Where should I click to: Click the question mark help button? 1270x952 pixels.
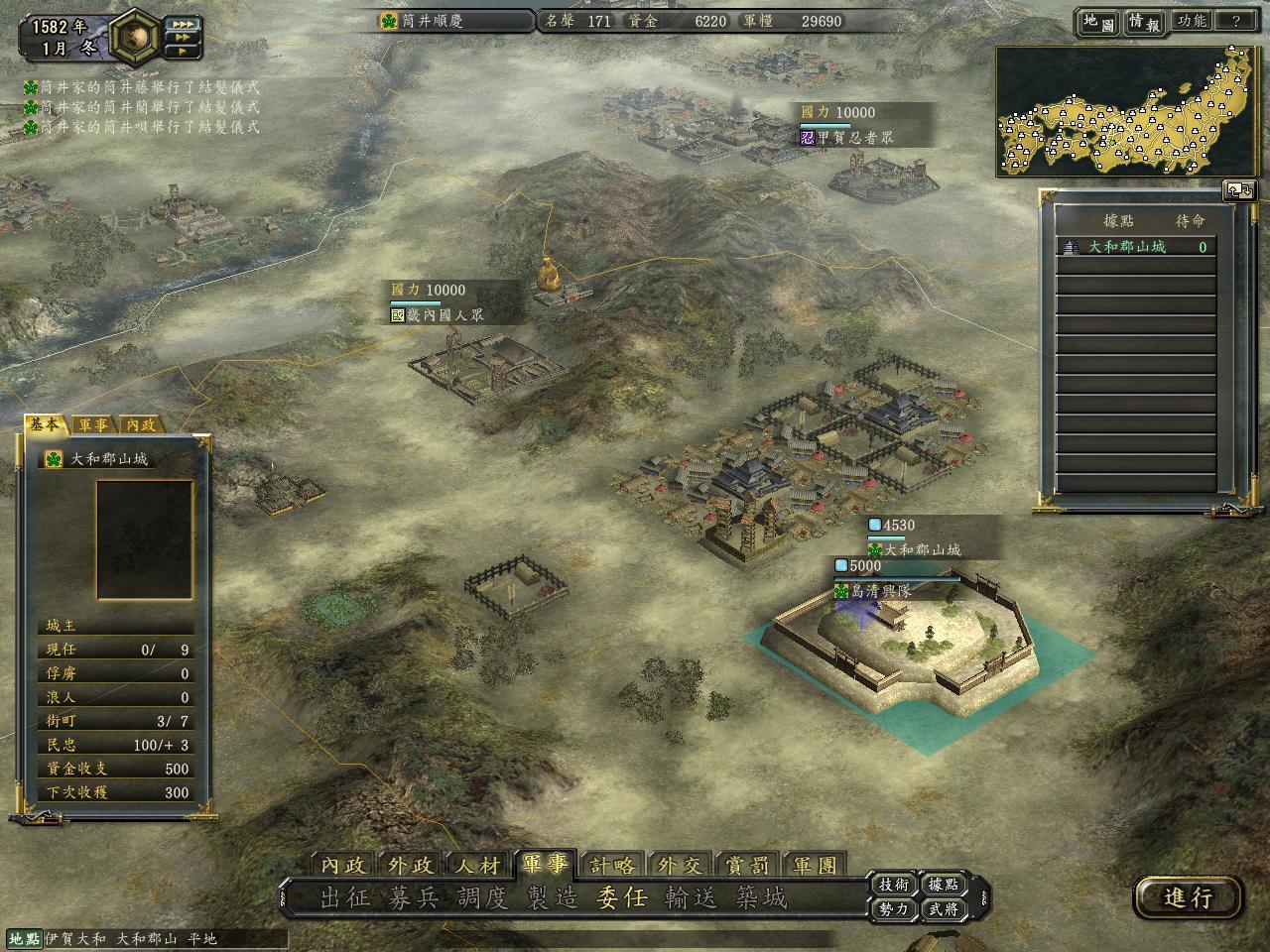1236,21
